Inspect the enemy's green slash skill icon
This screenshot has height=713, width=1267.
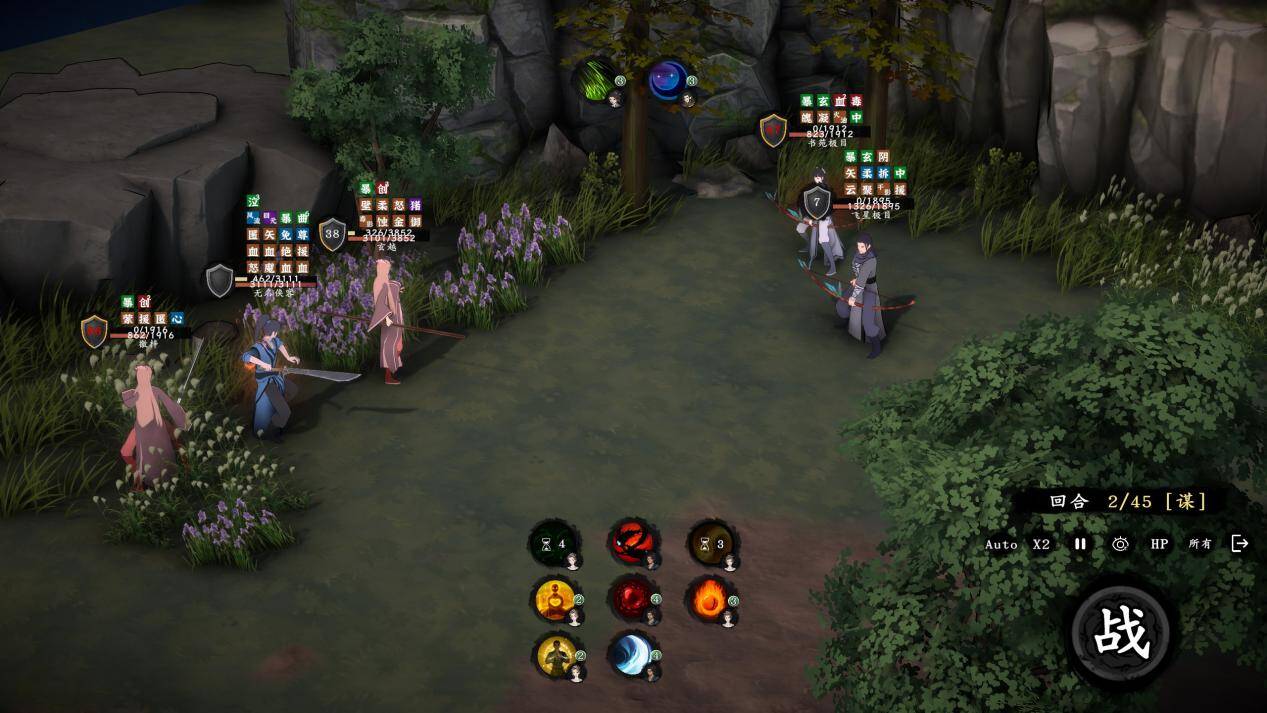click(x=598, y=80)
